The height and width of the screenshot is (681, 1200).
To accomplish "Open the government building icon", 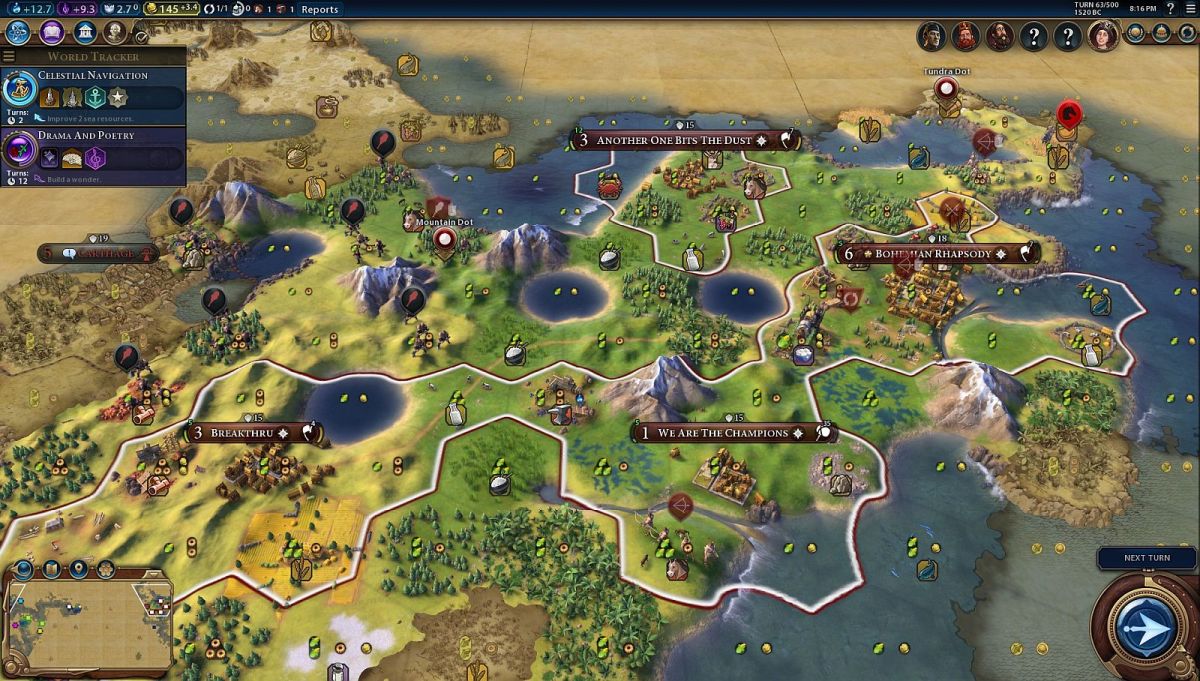I will point(85,32).
